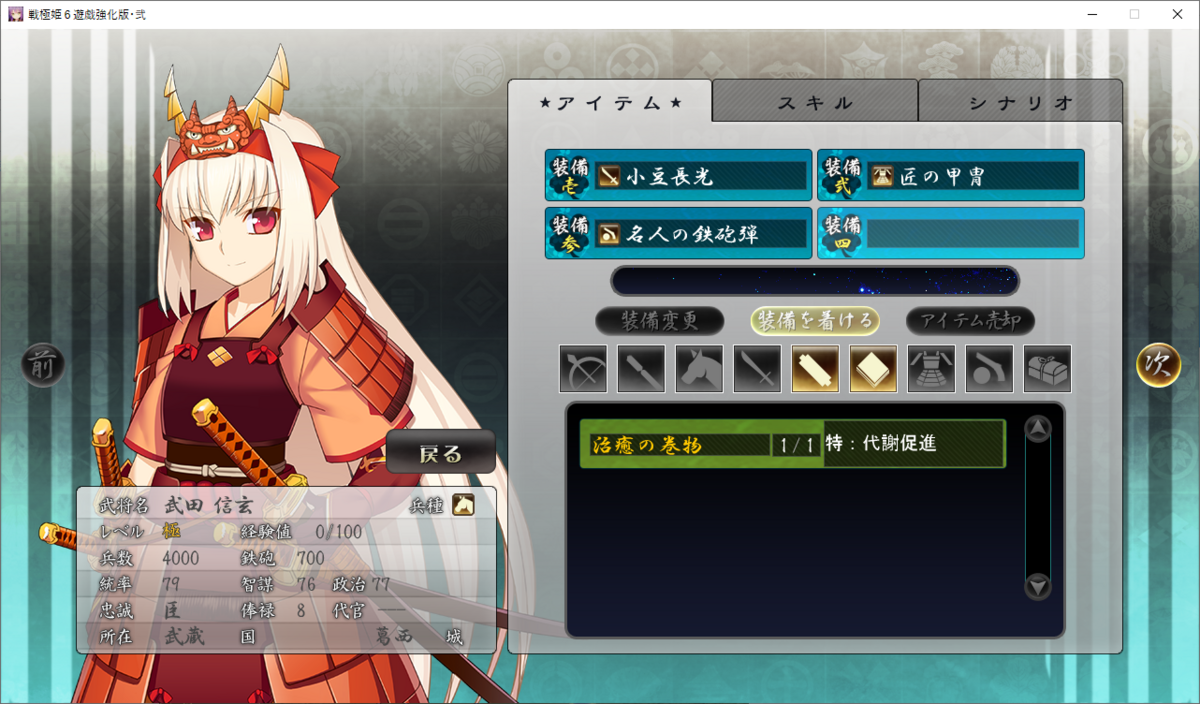The image size is (1200, 704).
Task: Select the アイテム tab
Action: [x=610, y=102]
